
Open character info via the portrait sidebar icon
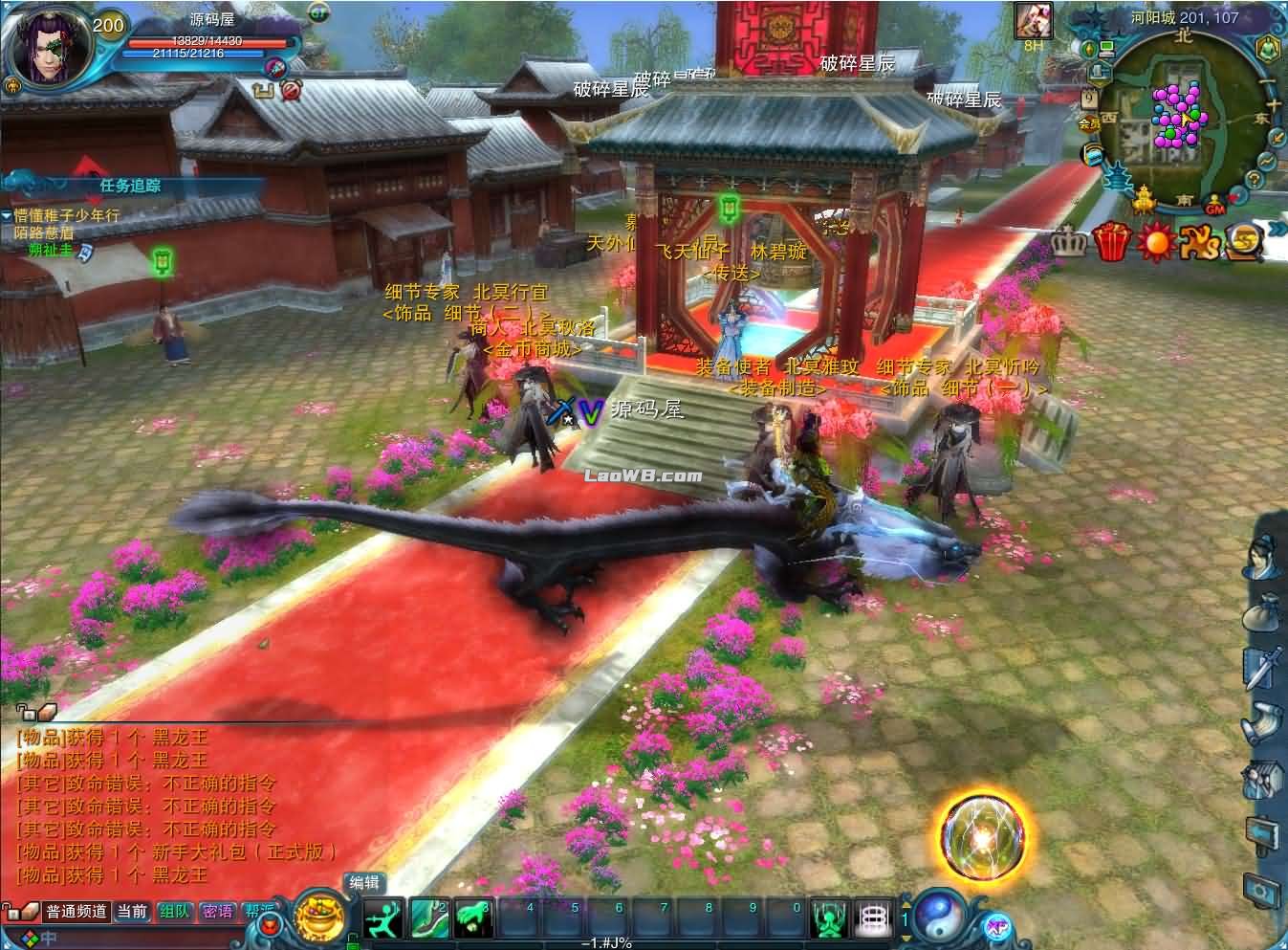tap(1260, 556)
